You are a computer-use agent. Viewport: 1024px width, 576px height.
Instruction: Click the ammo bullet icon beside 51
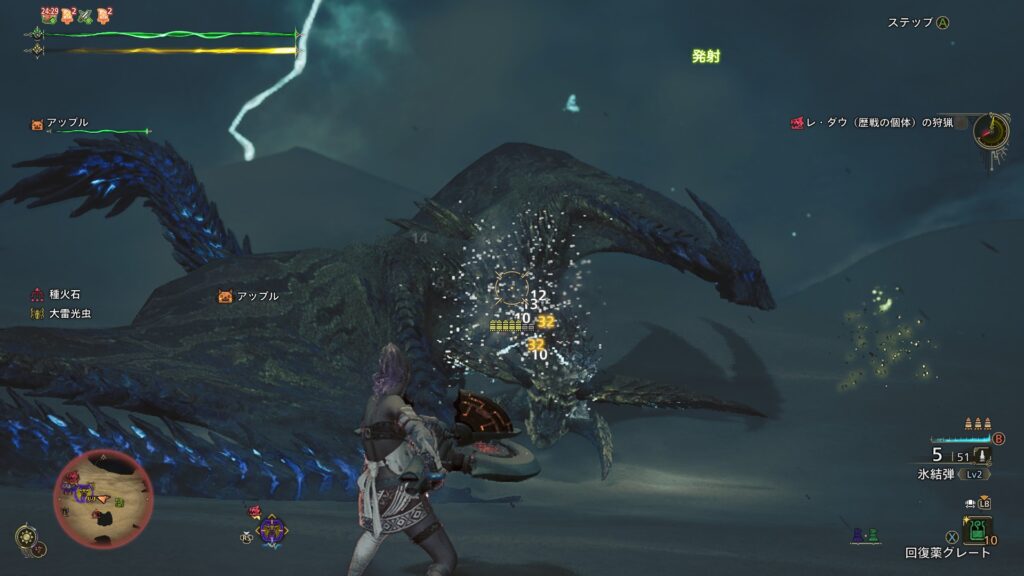982,455
